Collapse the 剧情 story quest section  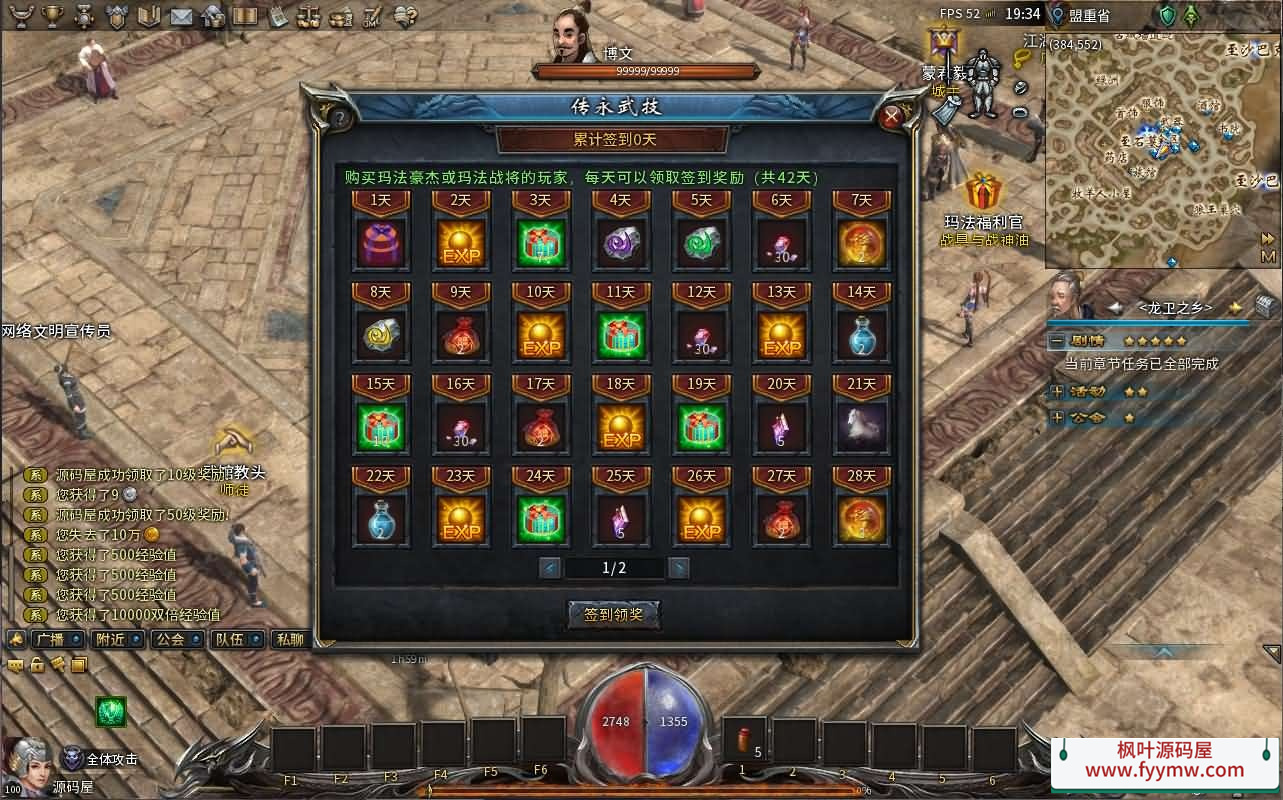pyautogui.click(x=1057, y=341)
